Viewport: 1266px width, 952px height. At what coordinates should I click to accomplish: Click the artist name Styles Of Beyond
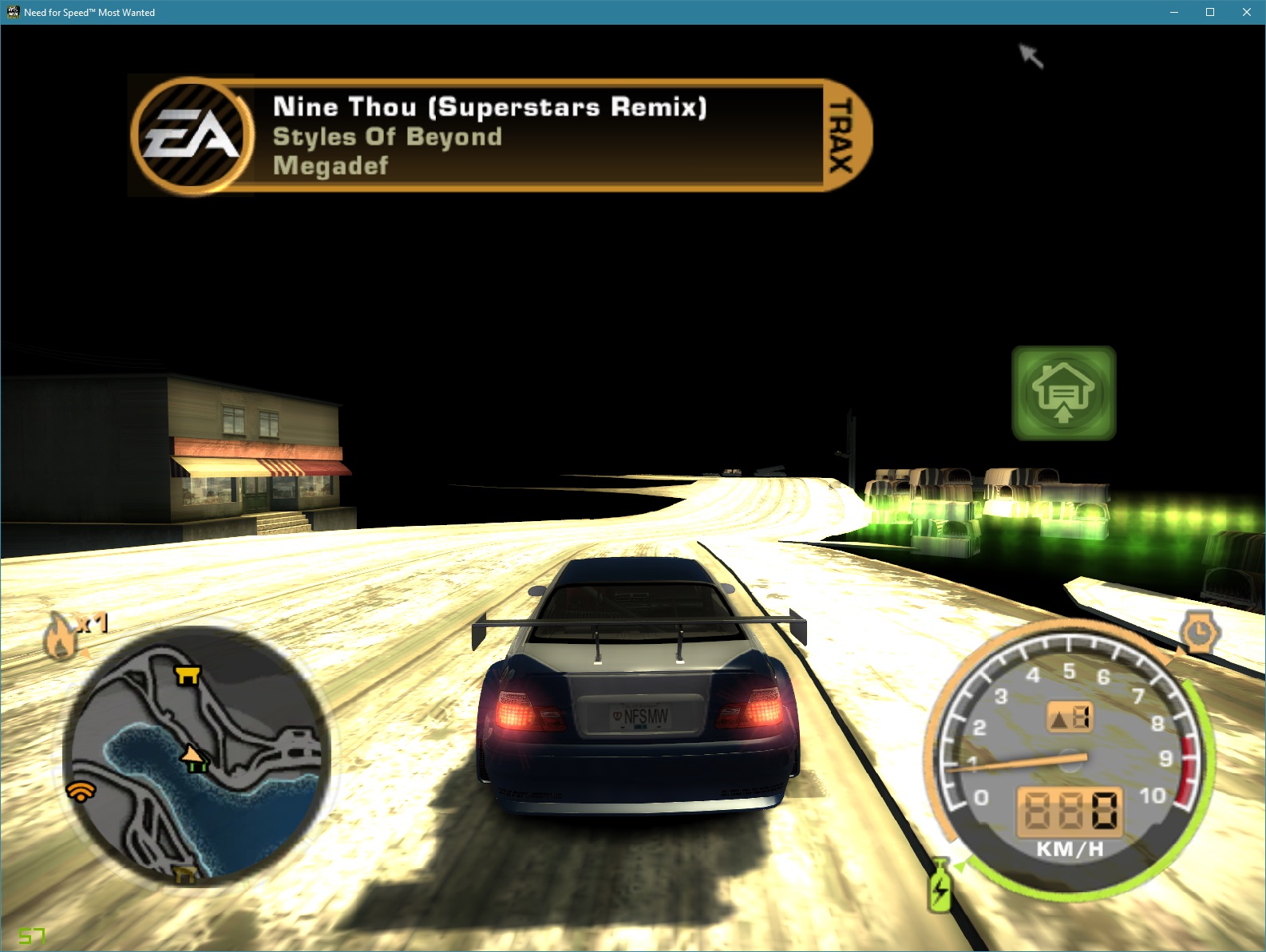pos(386,136)
